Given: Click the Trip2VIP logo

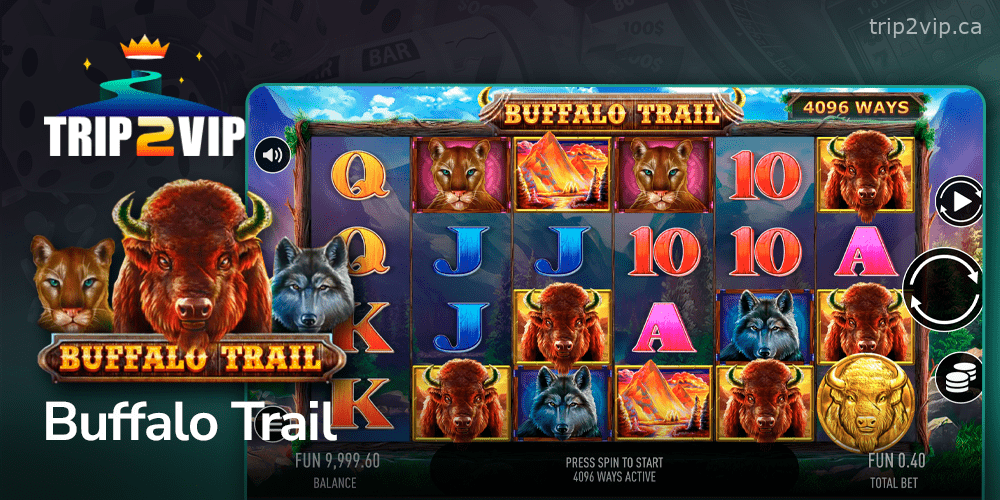Looking at the screenshot, I should 144,110.
